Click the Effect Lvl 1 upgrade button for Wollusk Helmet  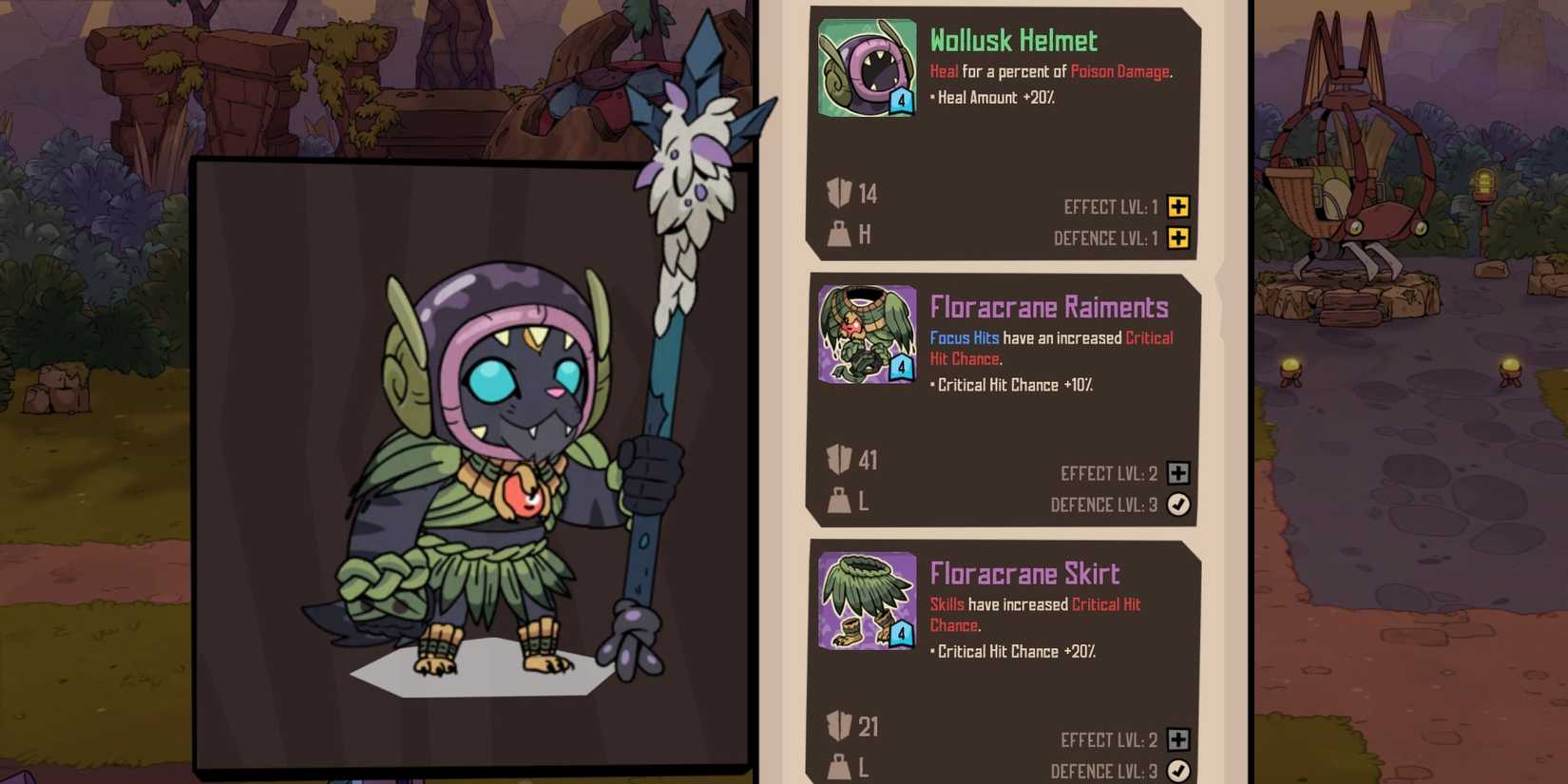tap(1178, 206)
